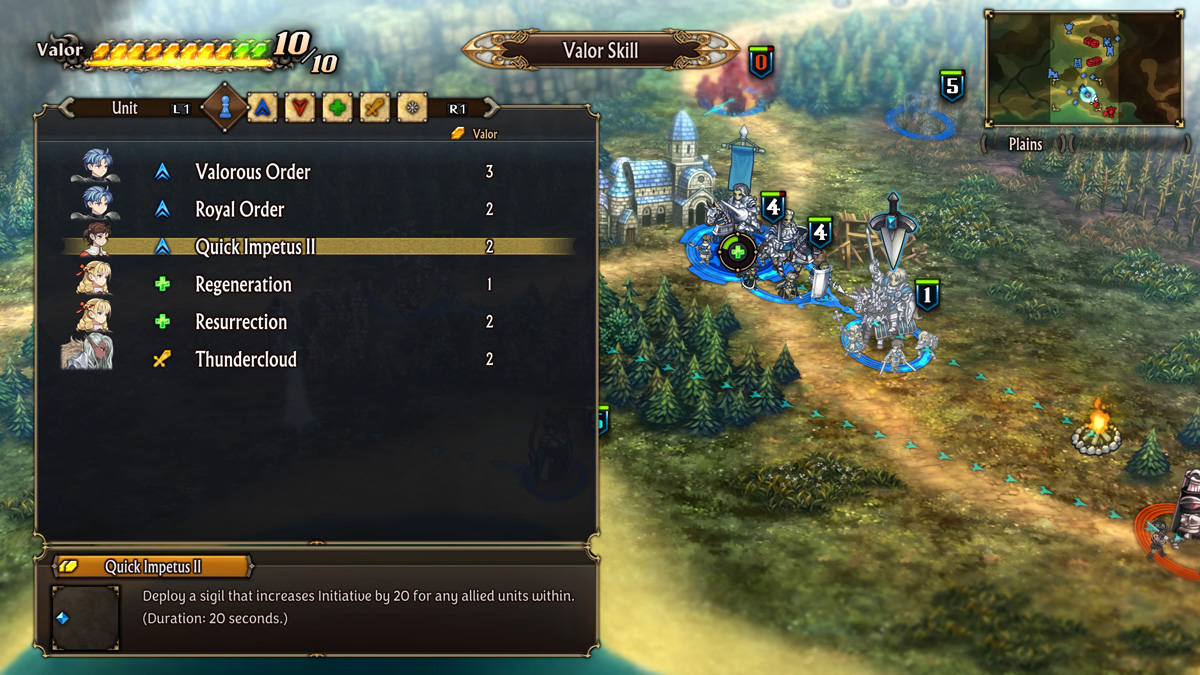This screenshot has height=675, width=1200.
Task: Switch to the green cross healing tab
Action: click(337, 108)
